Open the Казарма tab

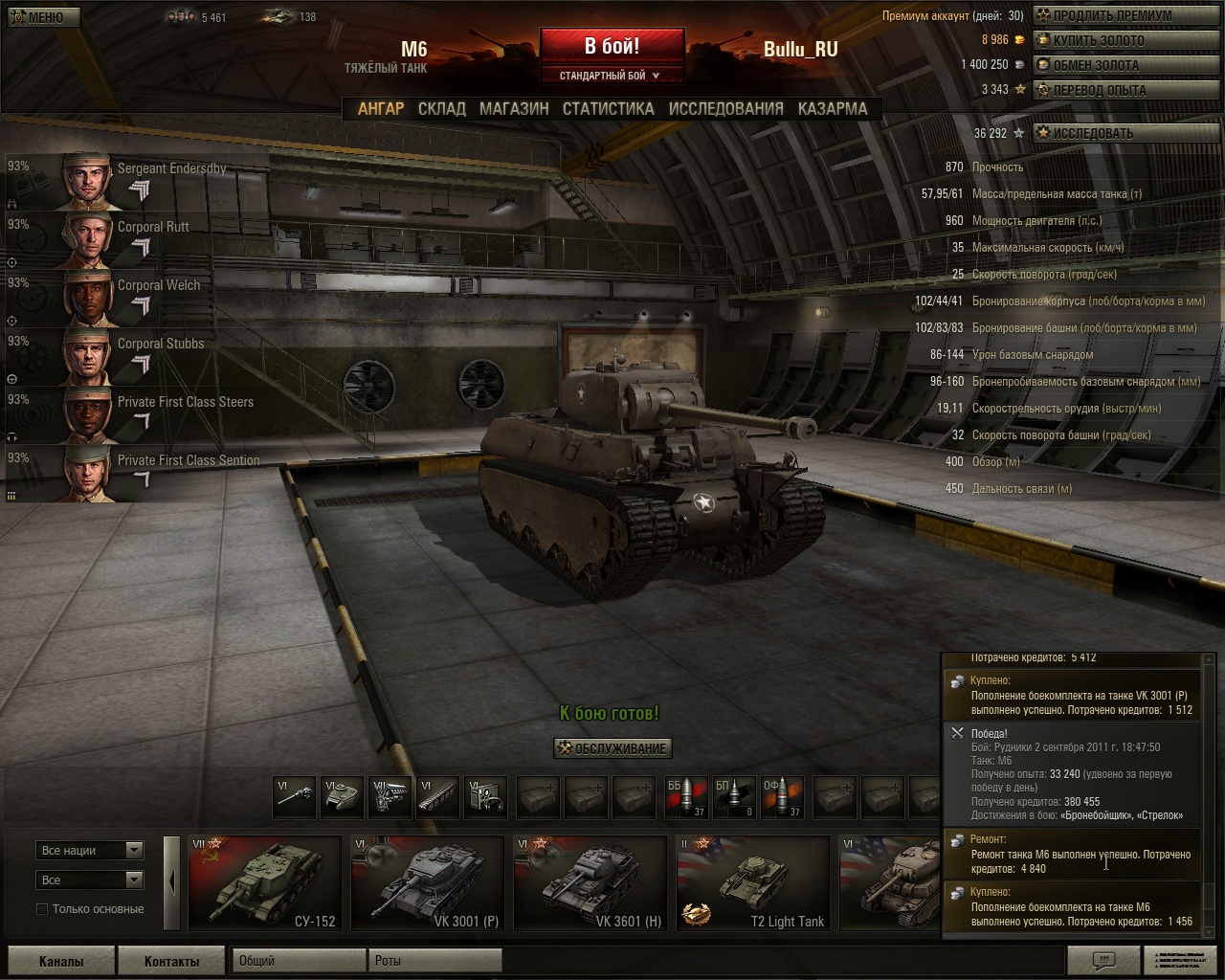point(833,109)
